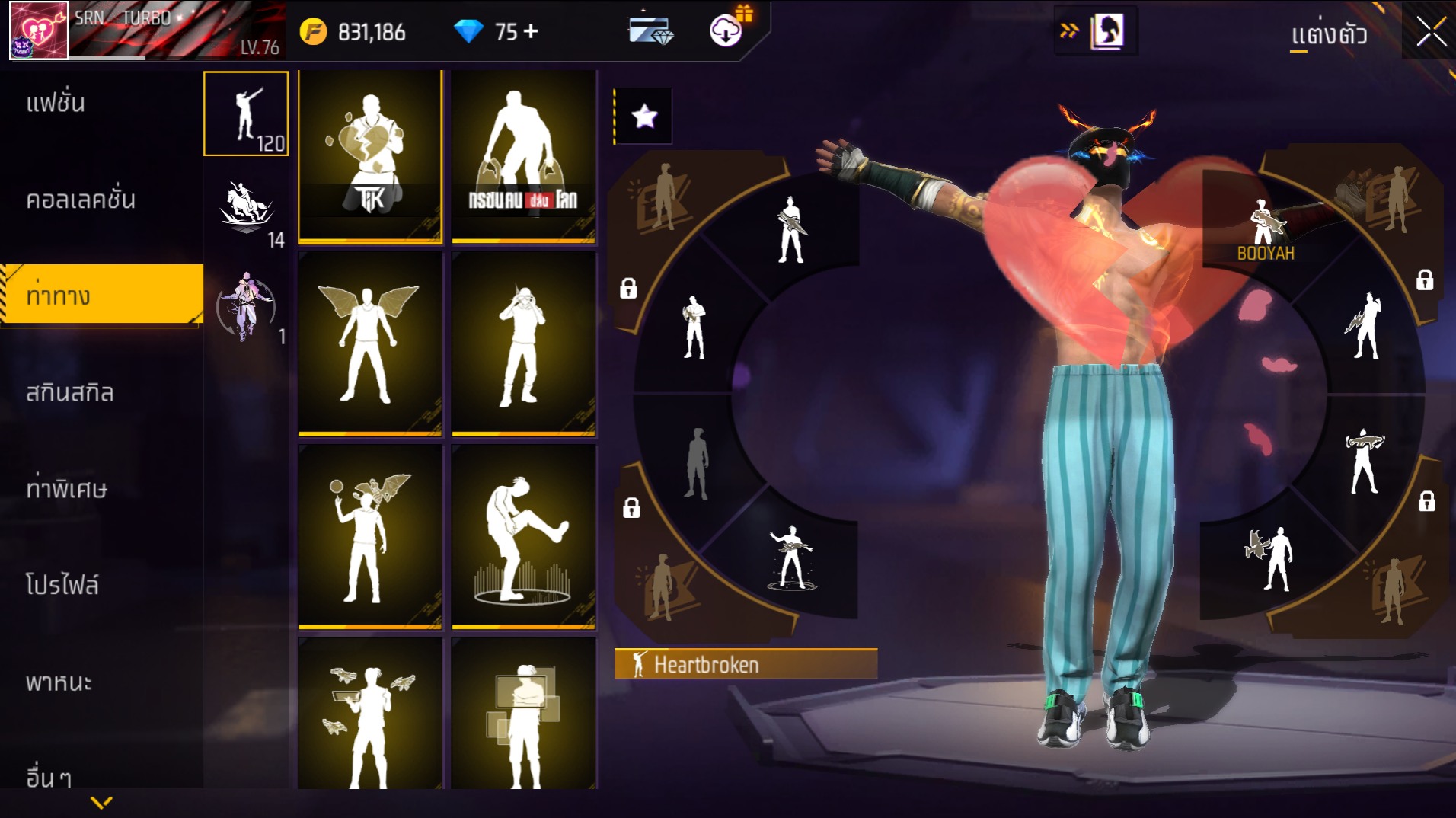Open the แฟชั่น fashion category
This screenshot has width=1456, height=818.
(x=56, y=104)
